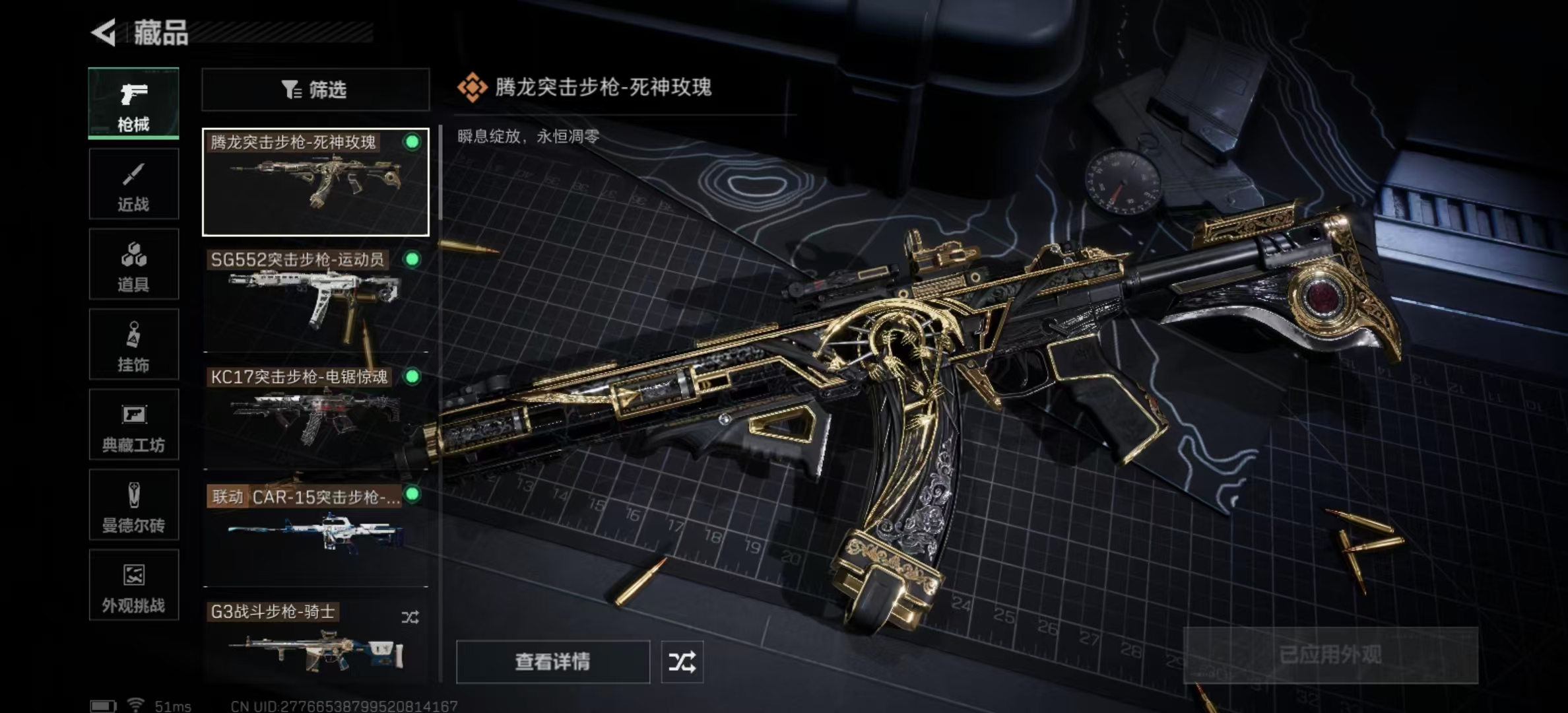Click the shuffle icon next to 查看详情

click(x=683, y=661)
